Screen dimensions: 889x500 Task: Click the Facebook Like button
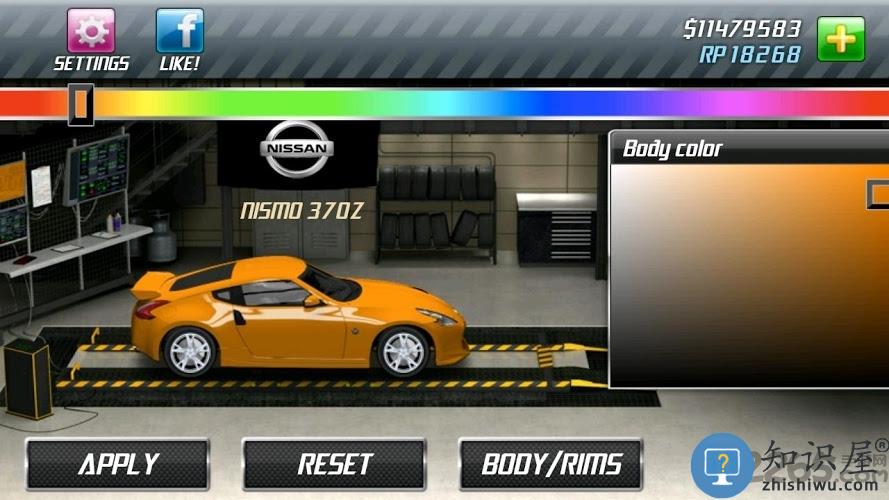coord(180,31)
